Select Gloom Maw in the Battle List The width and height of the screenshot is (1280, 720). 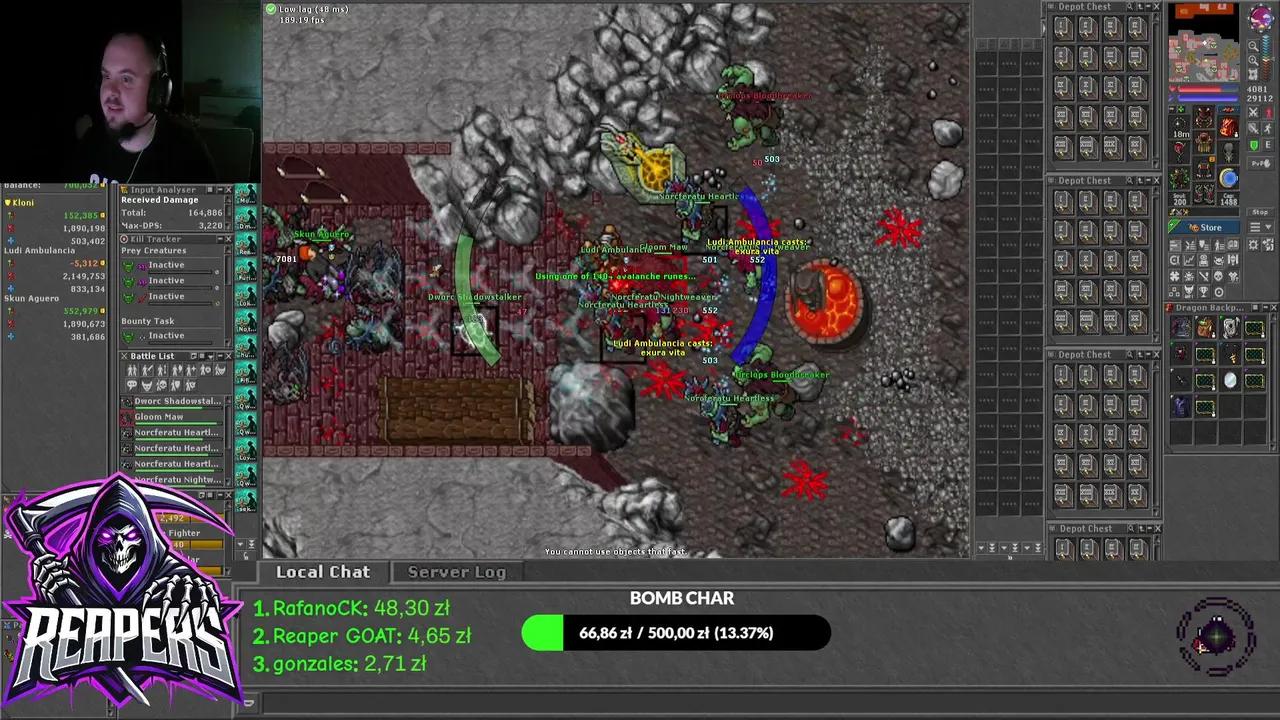point(160,417)
